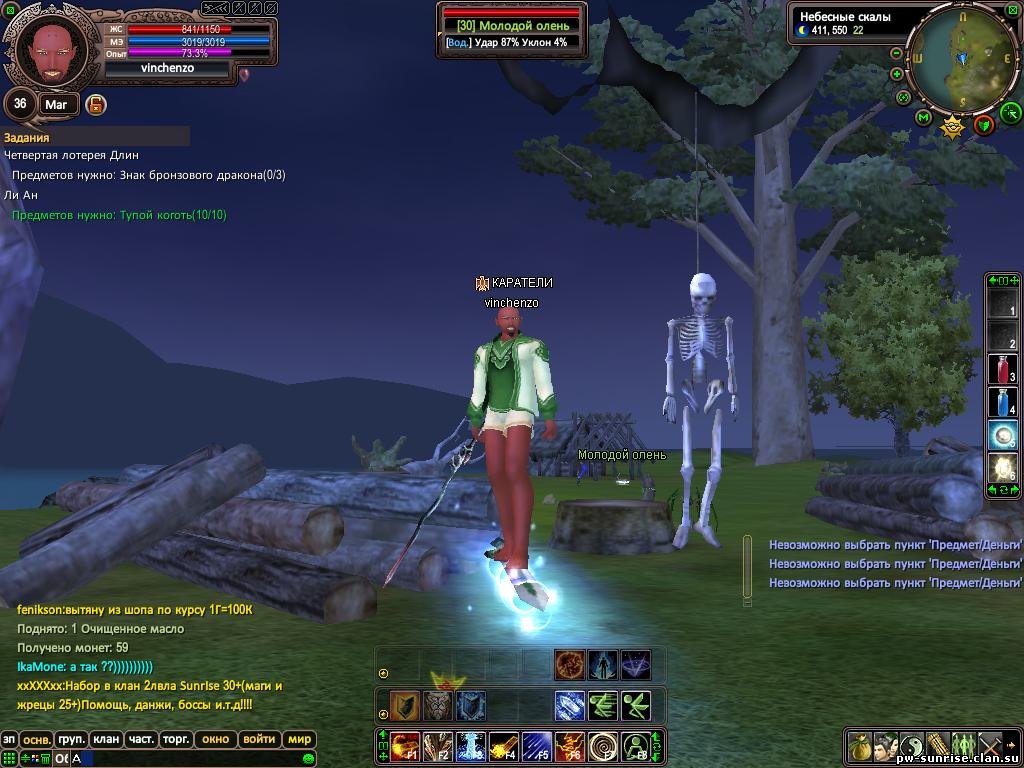Zoom in the minimap with plus button

[x=897, y=74]
